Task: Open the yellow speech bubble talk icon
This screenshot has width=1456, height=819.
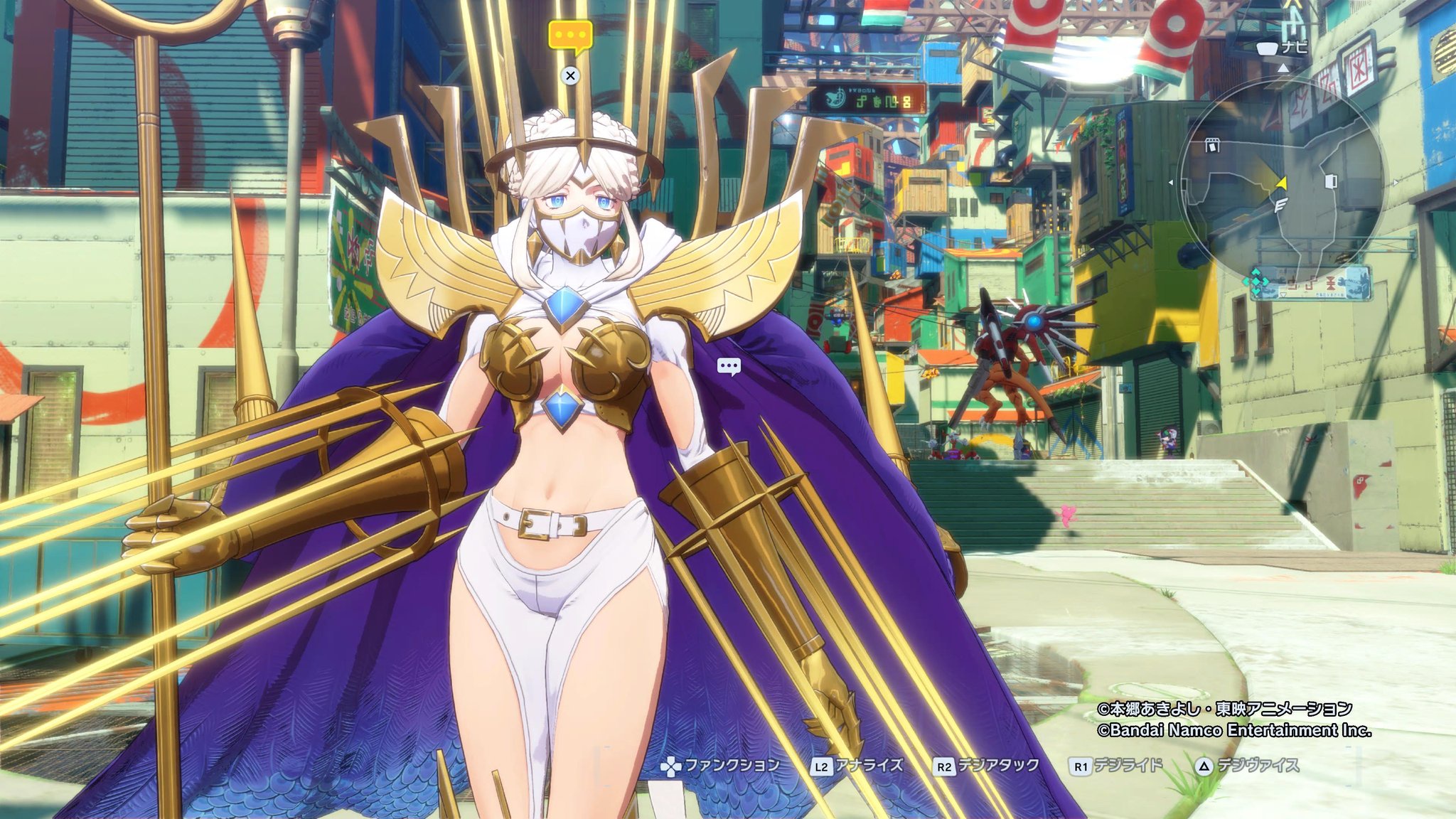Action: click(x=570, y=36)
